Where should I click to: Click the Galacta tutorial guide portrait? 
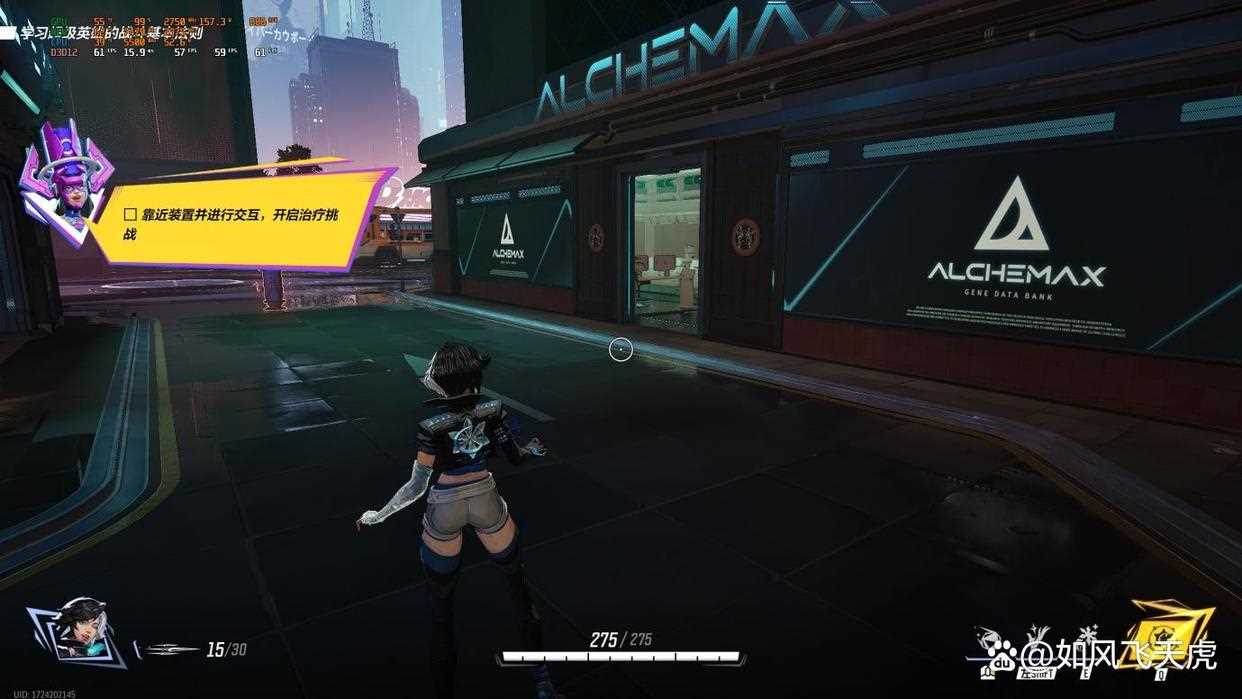62,182
